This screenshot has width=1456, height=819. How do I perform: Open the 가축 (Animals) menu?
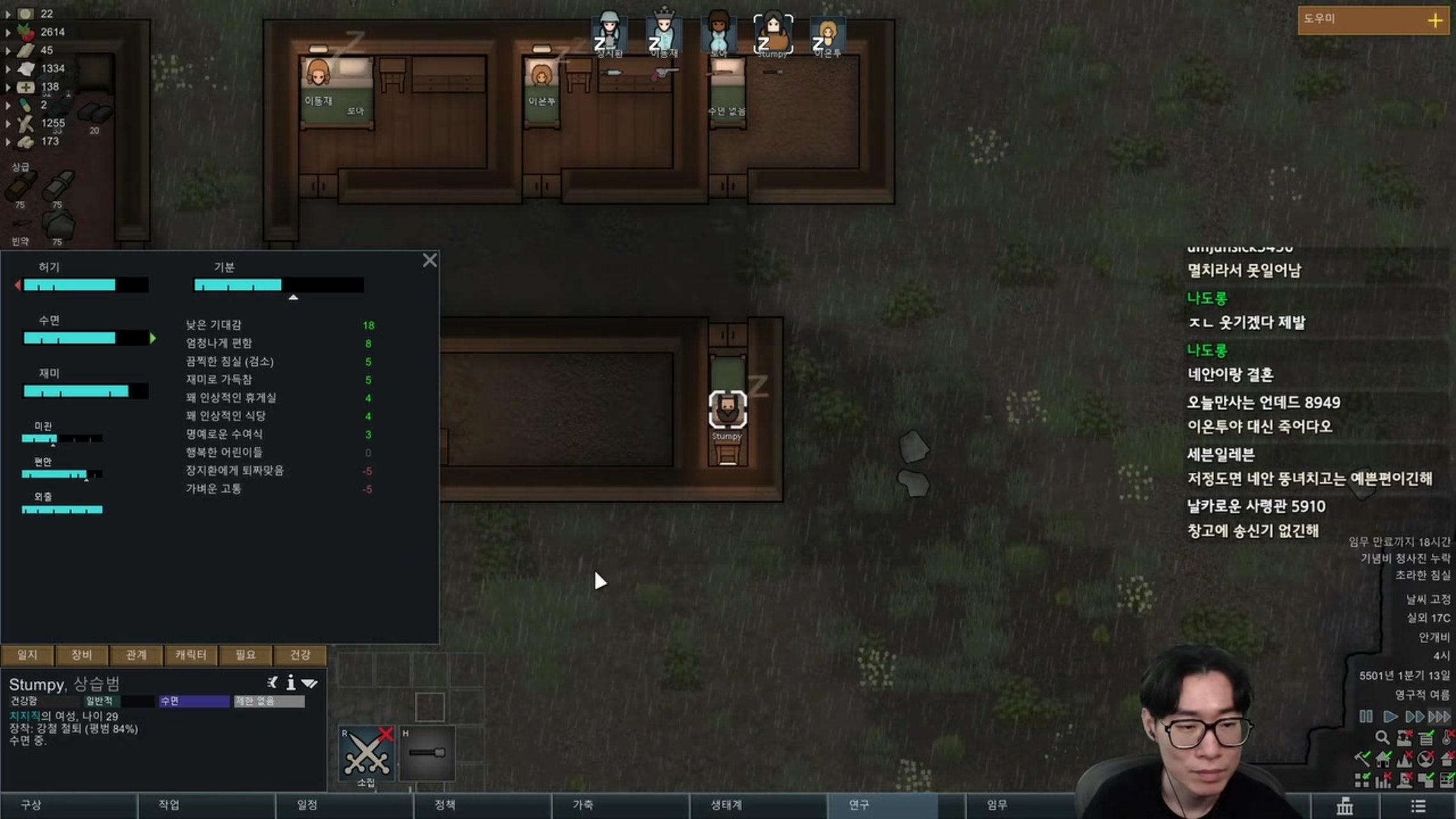583,805
